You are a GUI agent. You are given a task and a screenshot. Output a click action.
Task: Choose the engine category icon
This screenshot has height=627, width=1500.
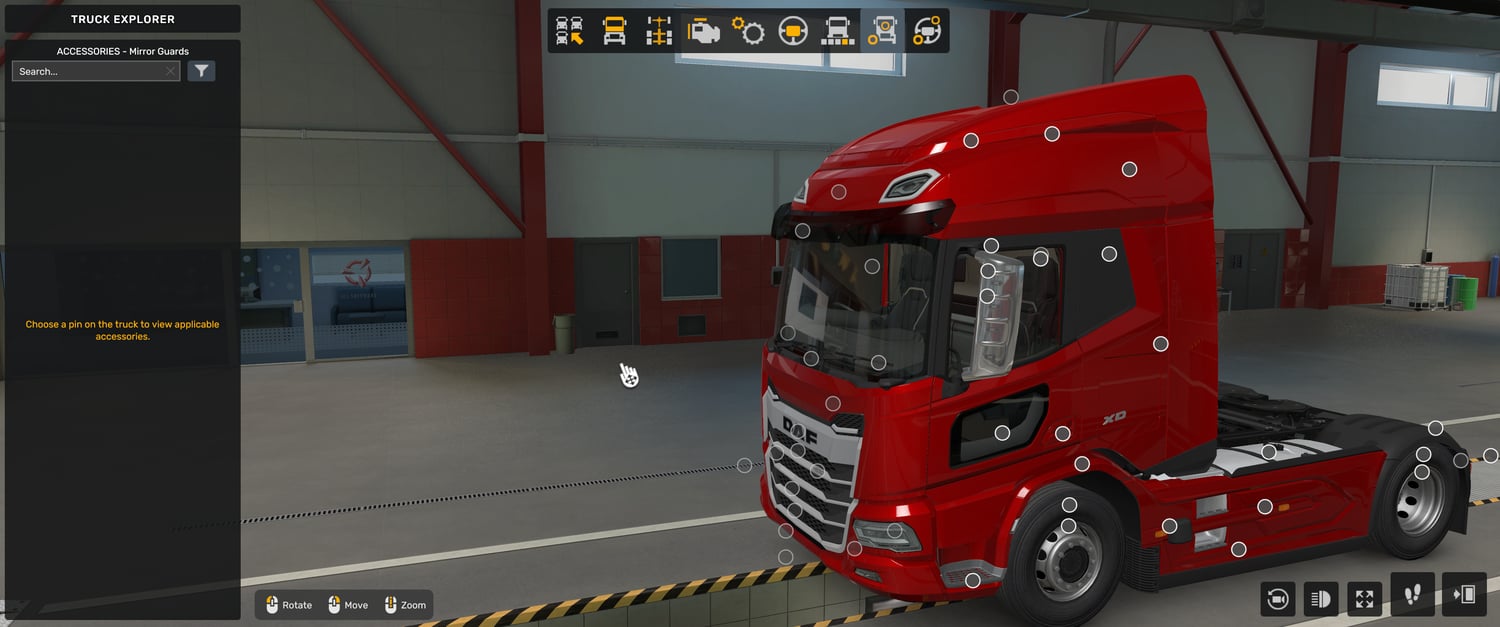tap(703, 31)
